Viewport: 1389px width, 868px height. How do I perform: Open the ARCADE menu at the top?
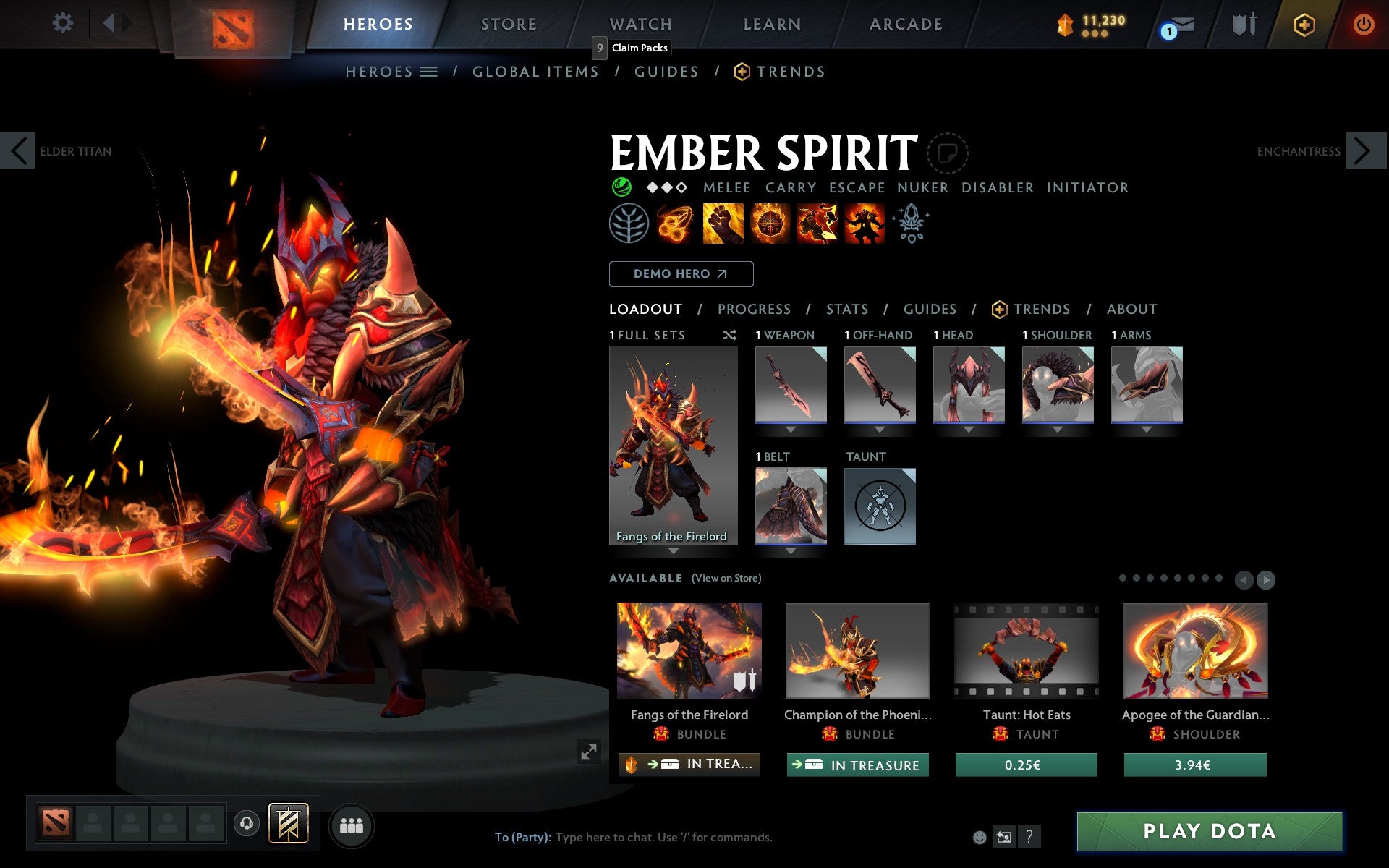coord(905,24)
